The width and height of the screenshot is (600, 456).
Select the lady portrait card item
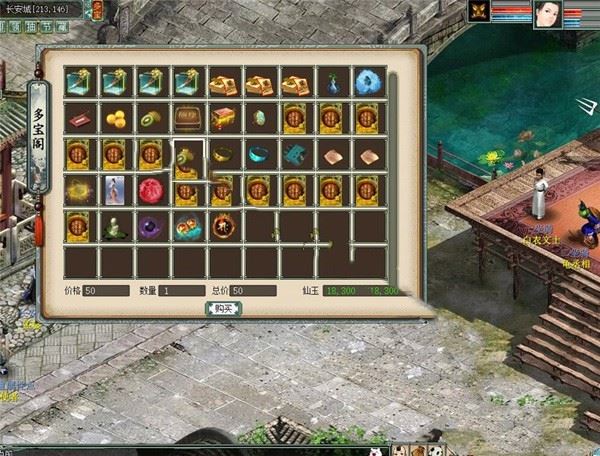114,190
